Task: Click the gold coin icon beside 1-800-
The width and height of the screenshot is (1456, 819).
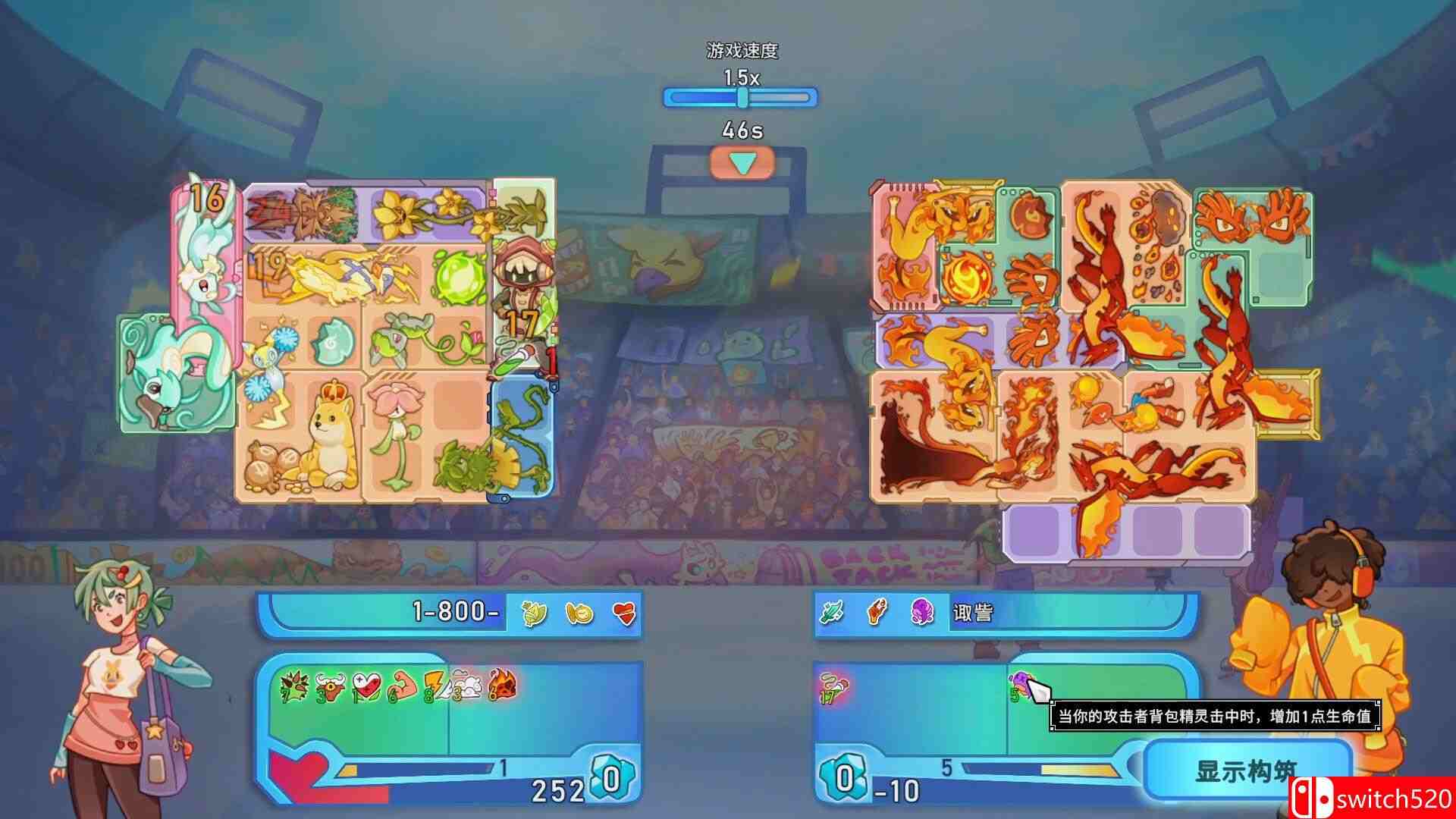Action: tap(581, 613)
